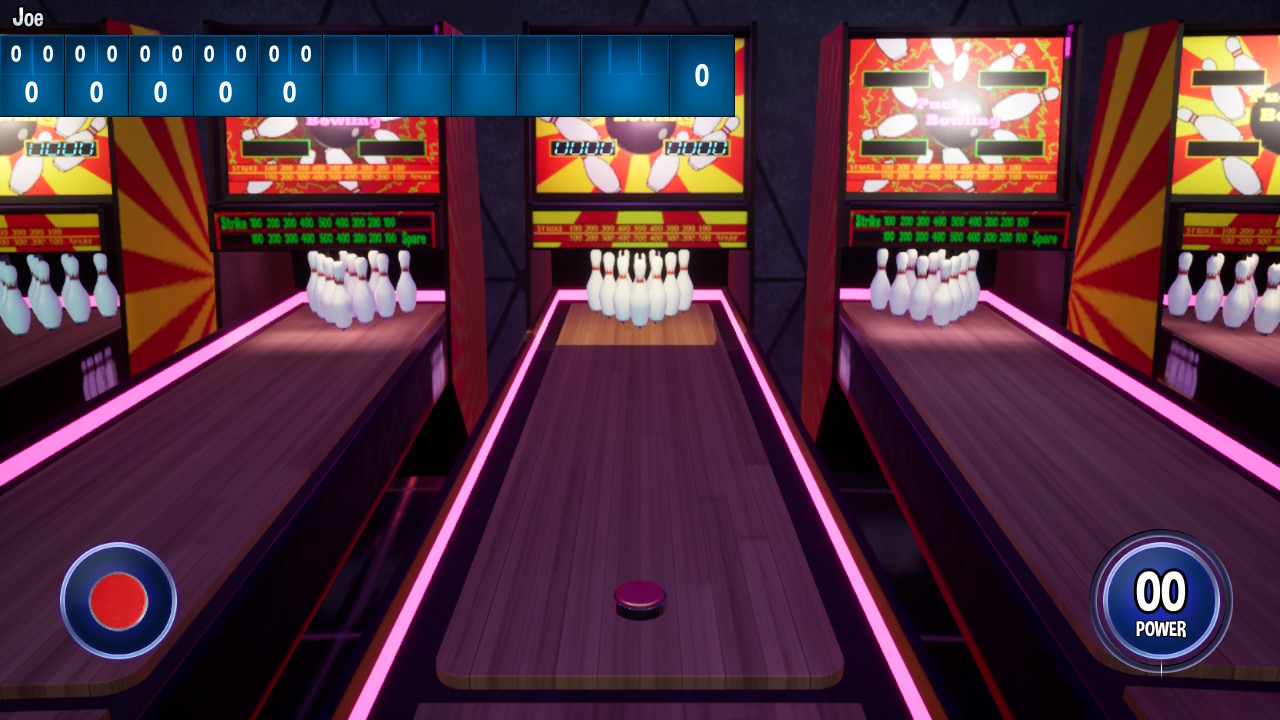This screenshot has height=720, width=1280.
Task: Click the puck on the center lane
Action: pos(637,599)
